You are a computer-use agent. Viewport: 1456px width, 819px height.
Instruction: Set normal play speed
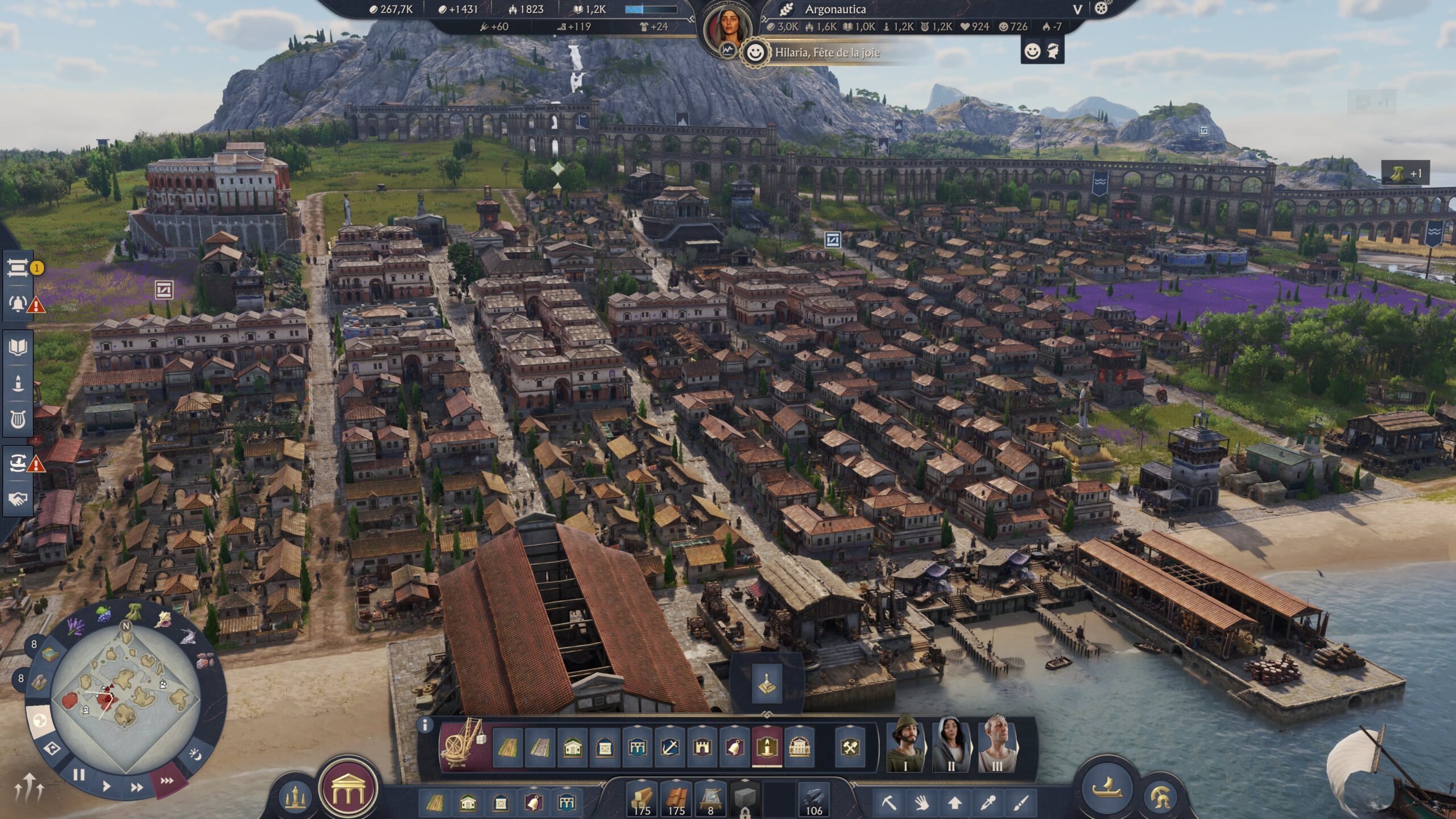tap(106, 787)
